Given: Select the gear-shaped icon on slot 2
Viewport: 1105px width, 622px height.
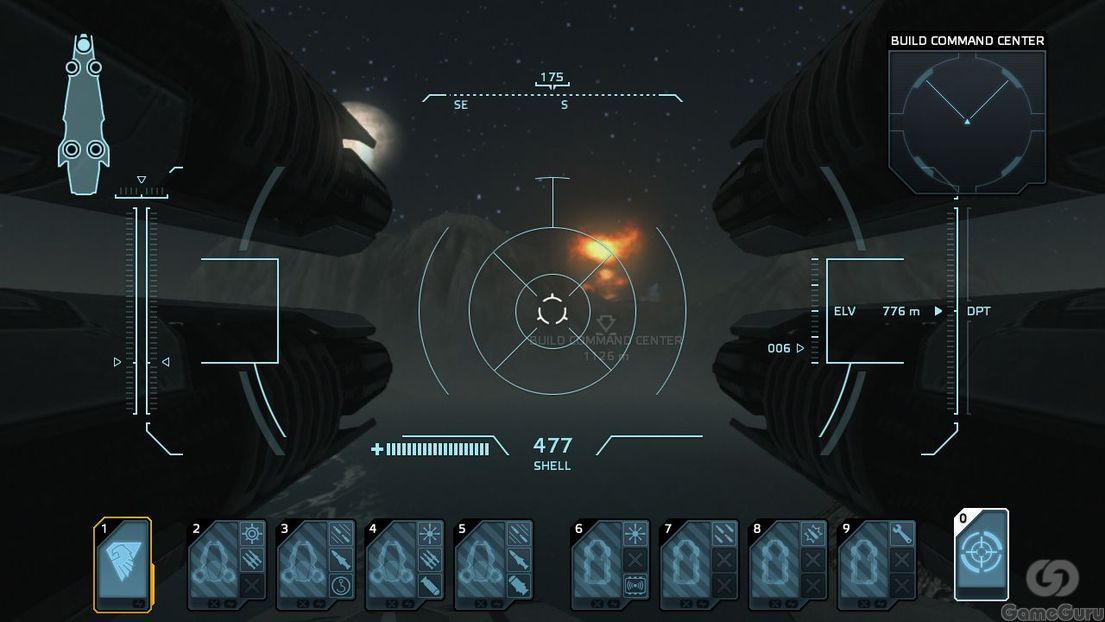Looking at the screenshot, I should 254,535.
